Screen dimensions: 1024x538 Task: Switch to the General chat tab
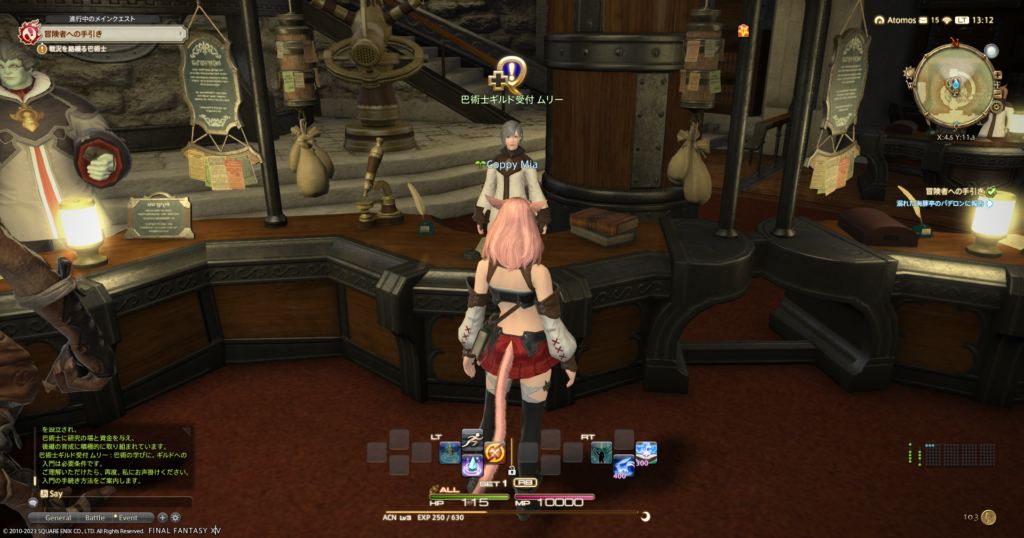[x=58, y=518]
